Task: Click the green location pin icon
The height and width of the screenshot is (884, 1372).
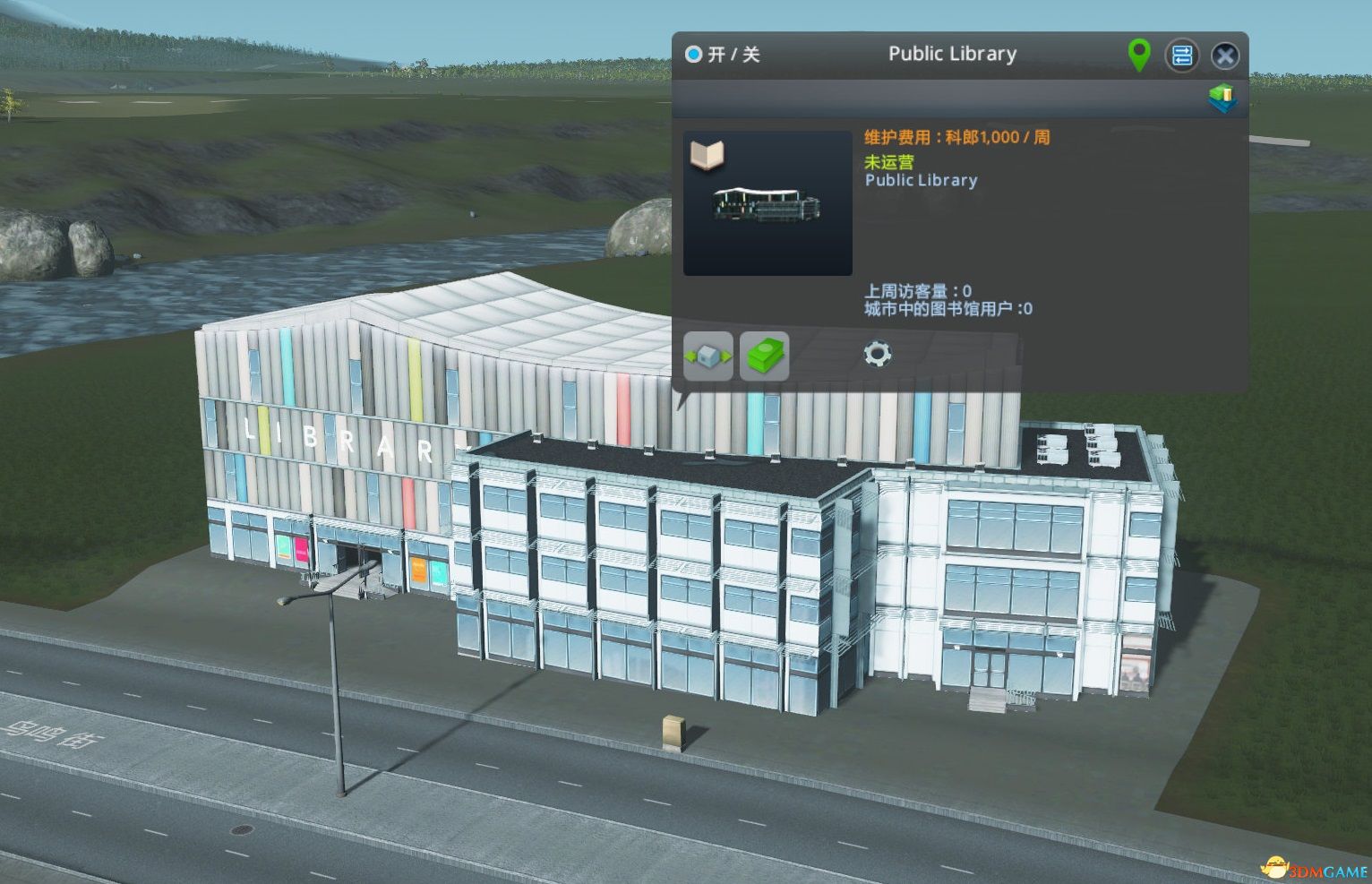Action: click(1138, 55)
